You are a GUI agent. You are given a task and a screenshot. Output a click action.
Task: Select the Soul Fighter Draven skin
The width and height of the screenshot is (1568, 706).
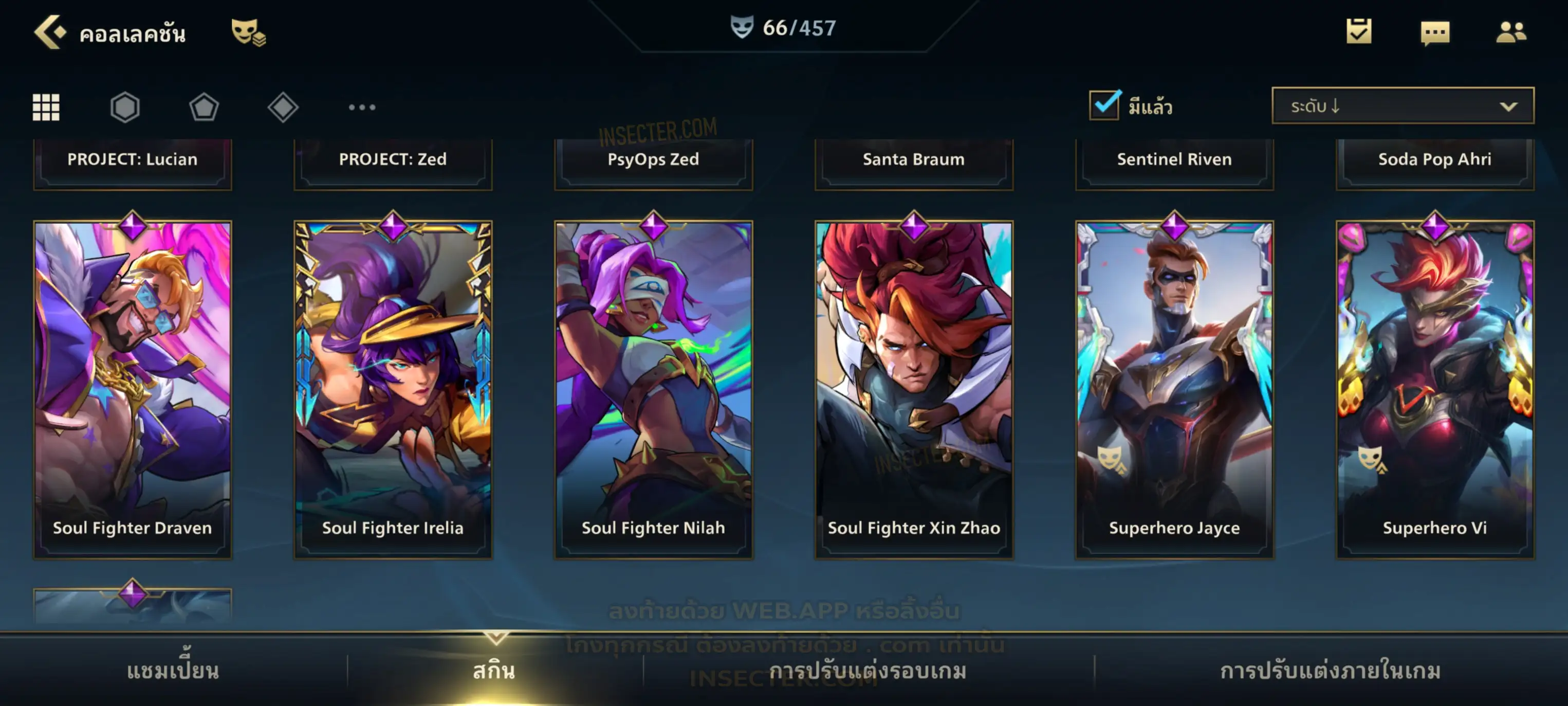click(132, 390)
